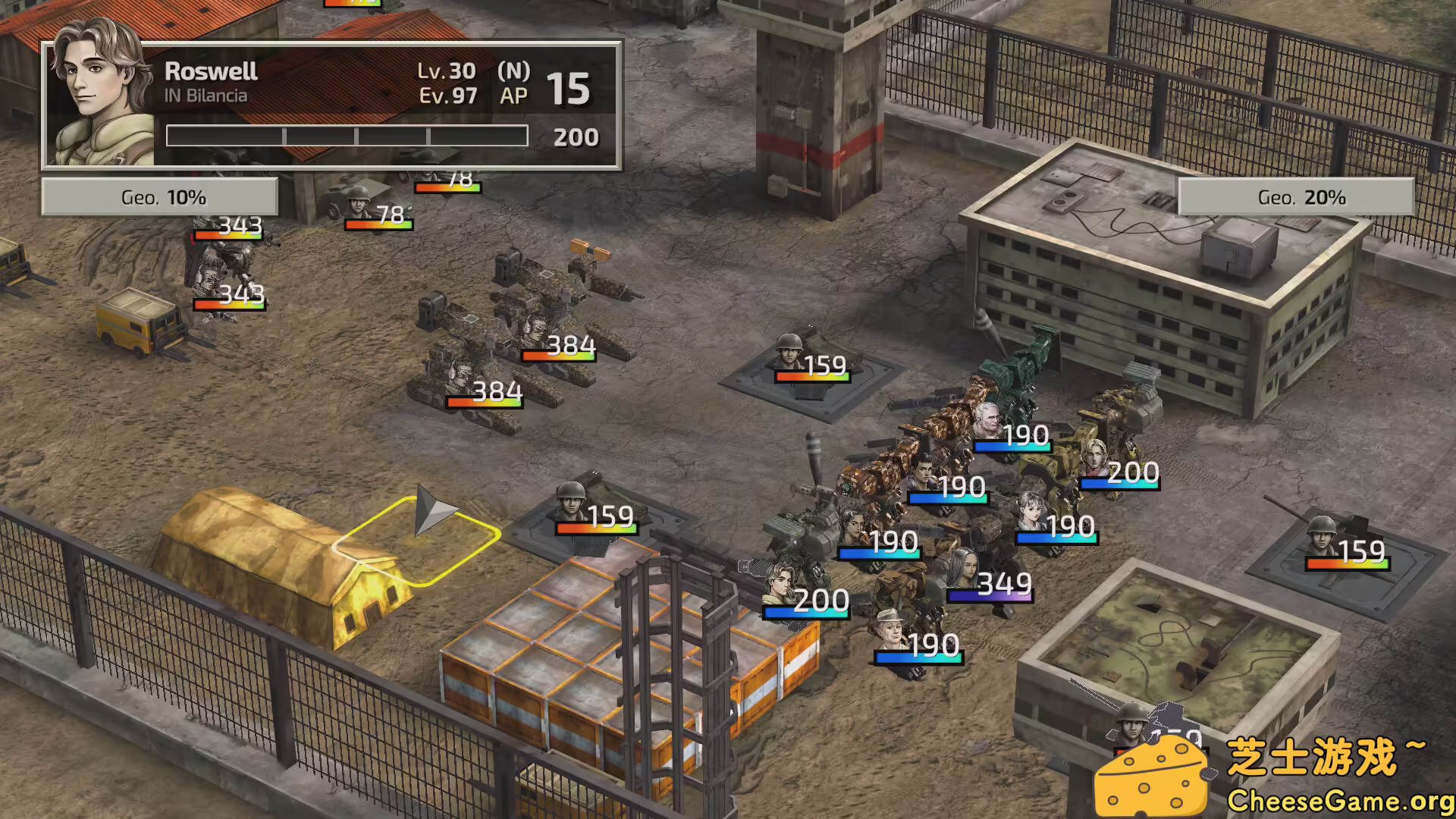Click the Geo. 20% indicator

coord(1301,196)
